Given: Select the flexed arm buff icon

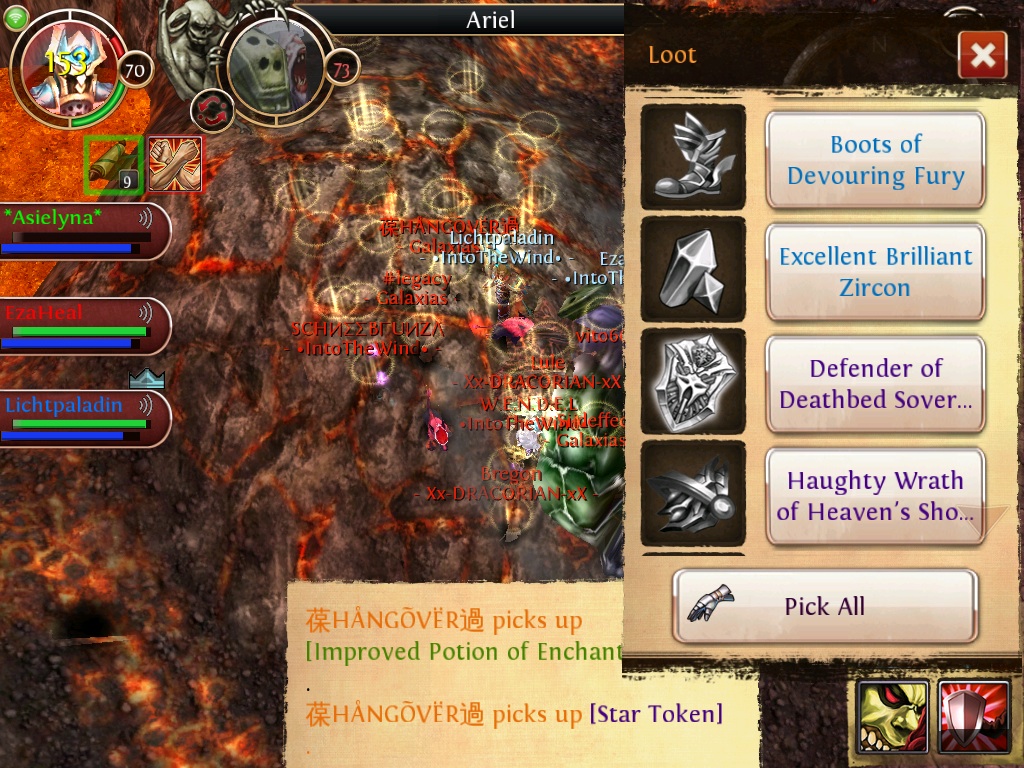Looking at the screenshot, I should click(x=175, y=164).
